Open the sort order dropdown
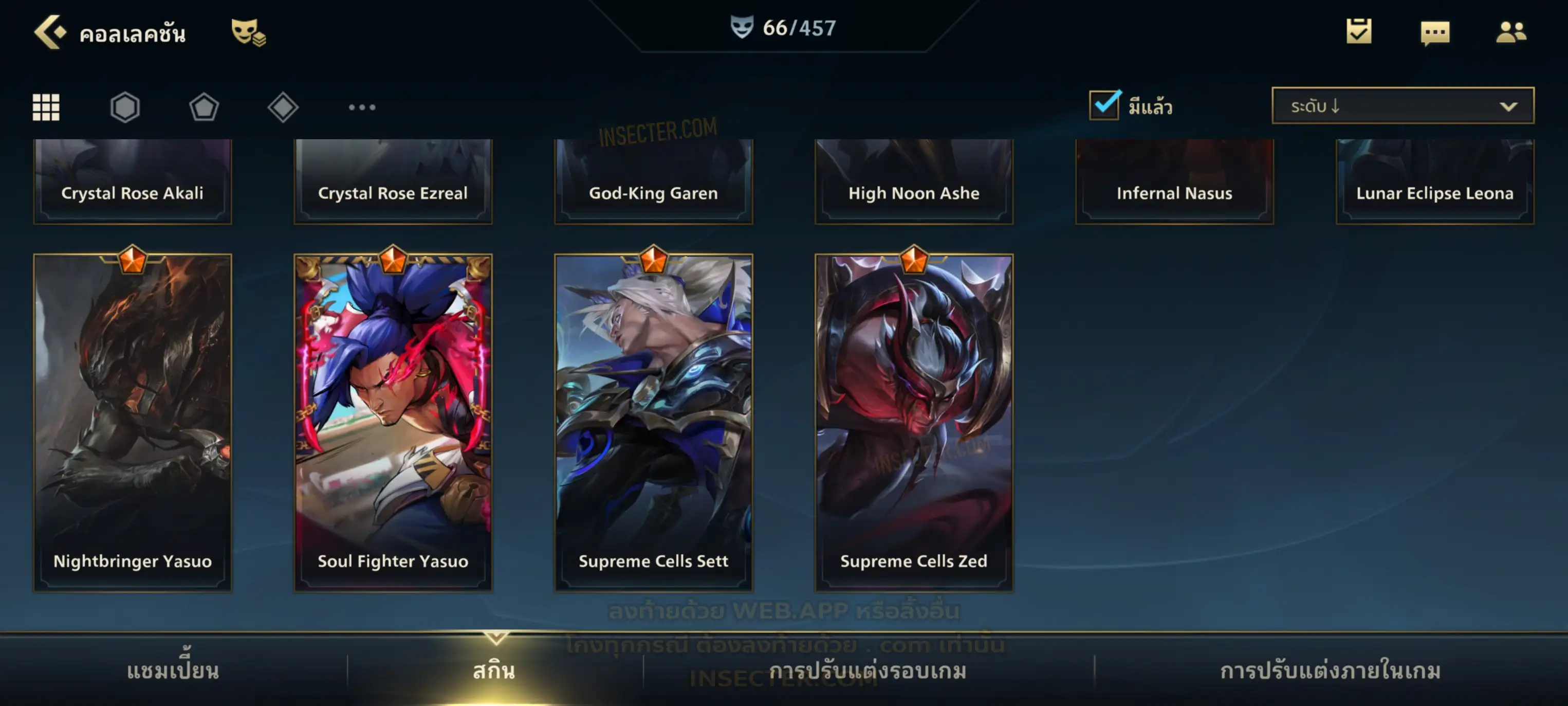The height and width of the screenshot is (706, 1568). [x=1403, y=106]
